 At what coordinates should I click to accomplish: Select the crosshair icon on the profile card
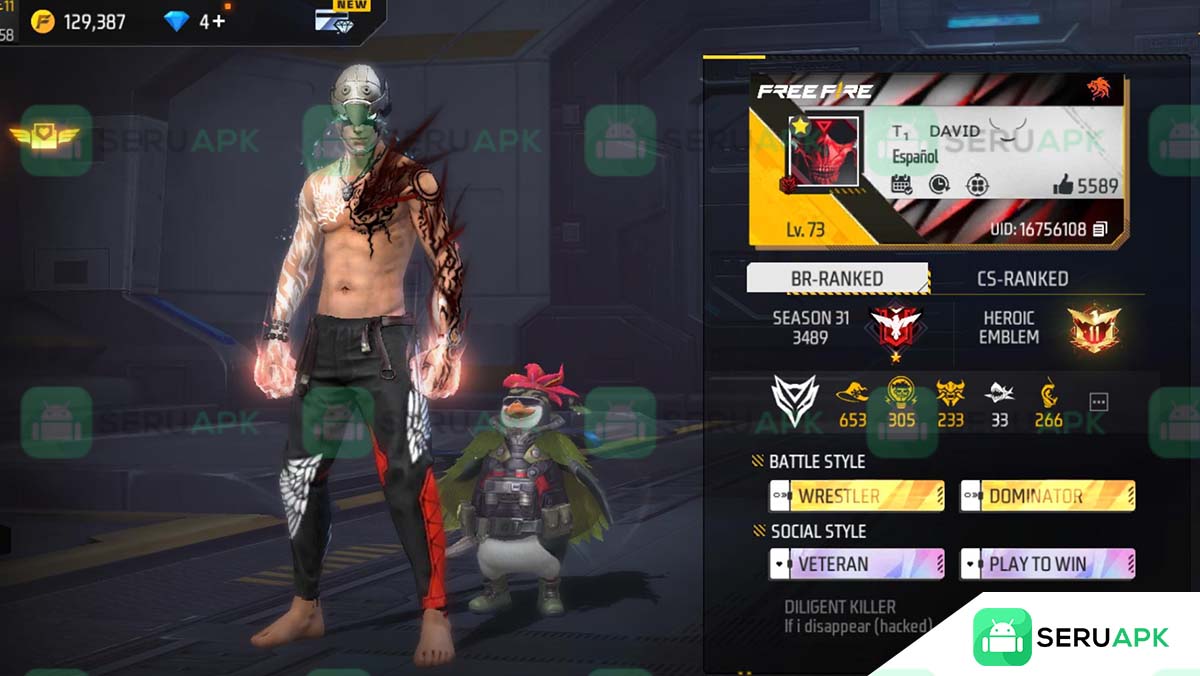[977, 184]
